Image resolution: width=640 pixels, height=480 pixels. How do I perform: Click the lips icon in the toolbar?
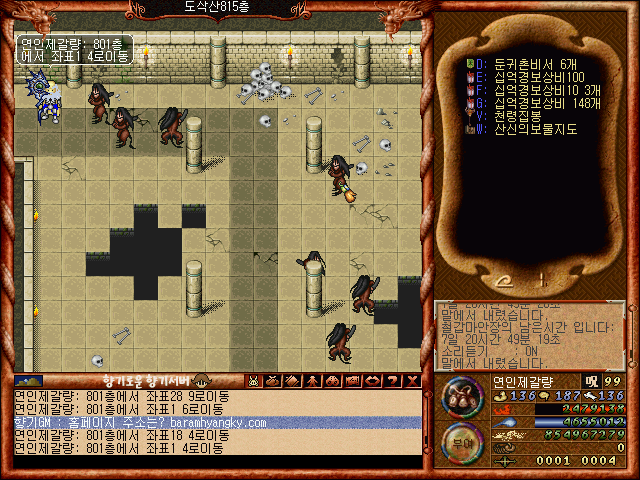pyautogui.click(x=372, y=380)
